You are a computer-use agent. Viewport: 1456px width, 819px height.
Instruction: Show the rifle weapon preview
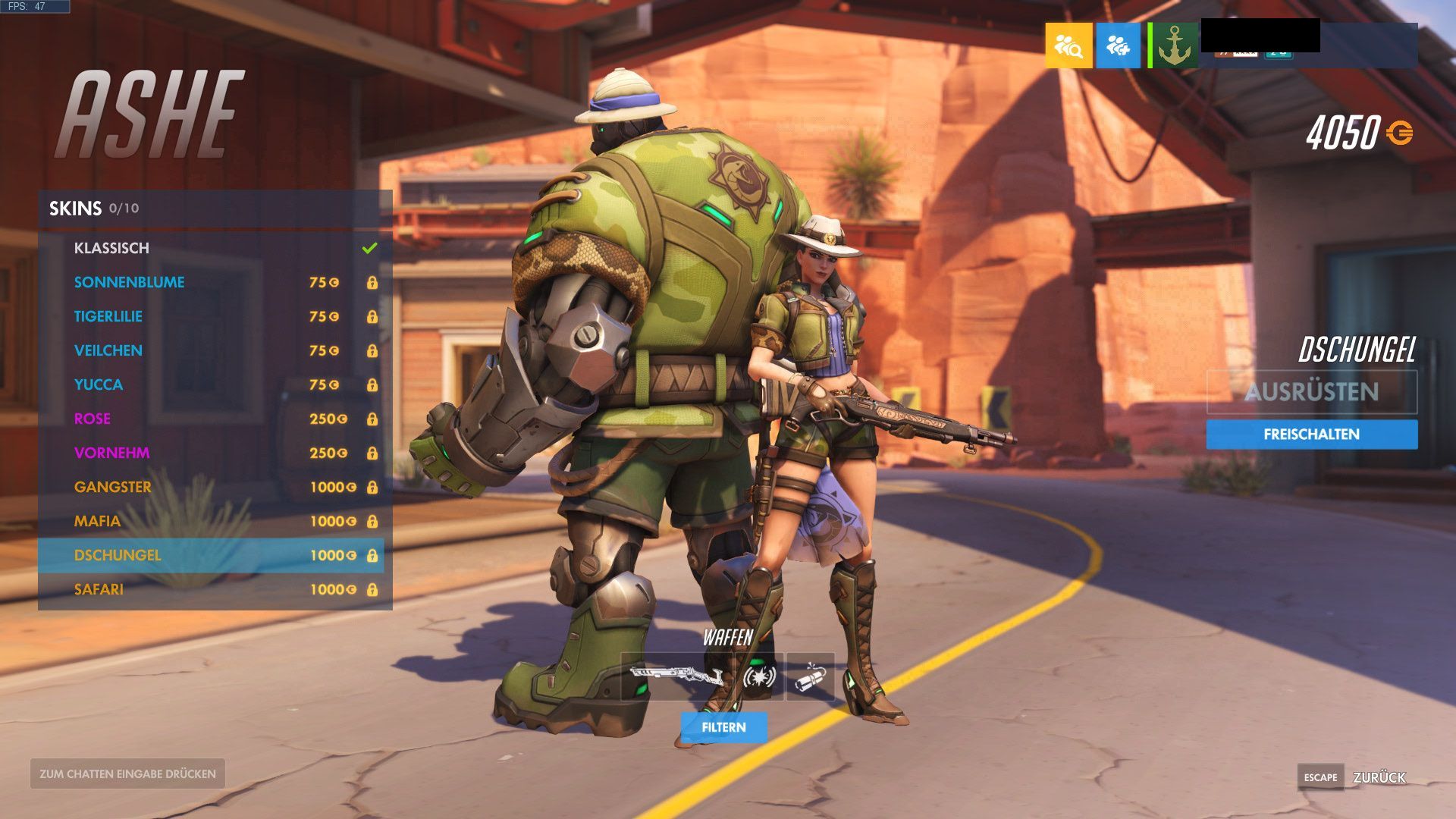click(x=675, y=676)
